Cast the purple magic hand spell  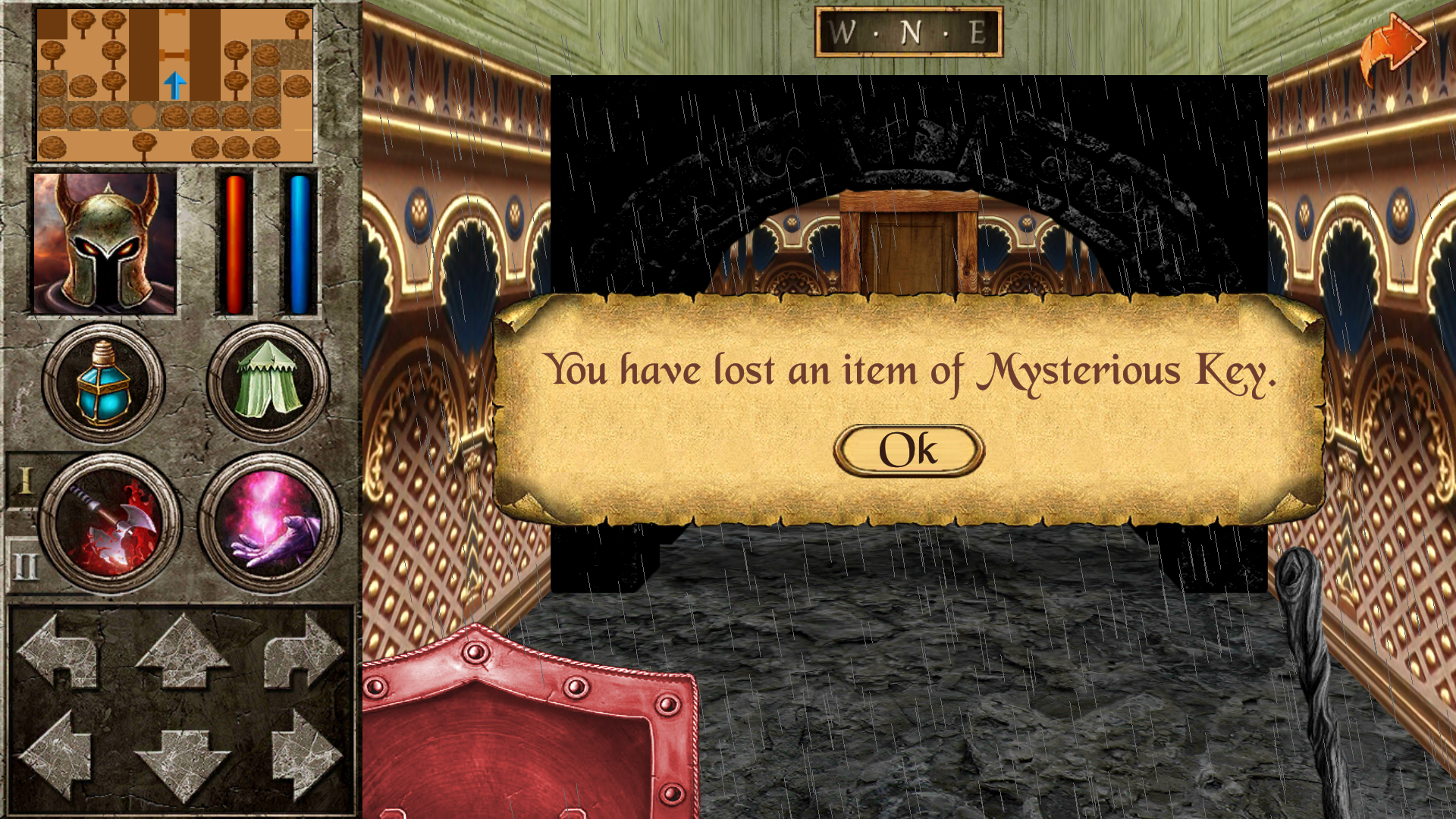[269, 522]
